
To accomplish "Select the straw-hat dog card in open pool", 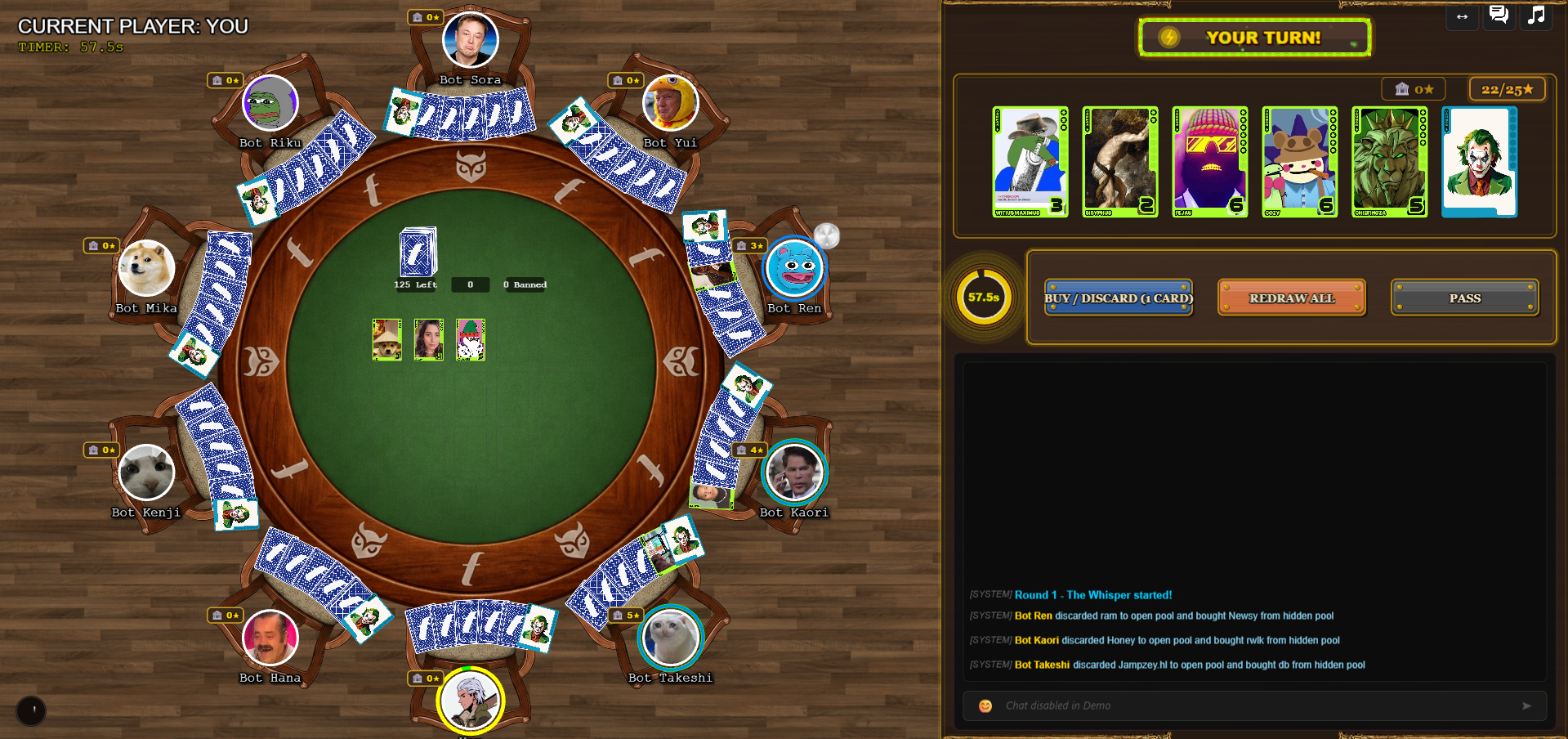I will tap(387, 339).
